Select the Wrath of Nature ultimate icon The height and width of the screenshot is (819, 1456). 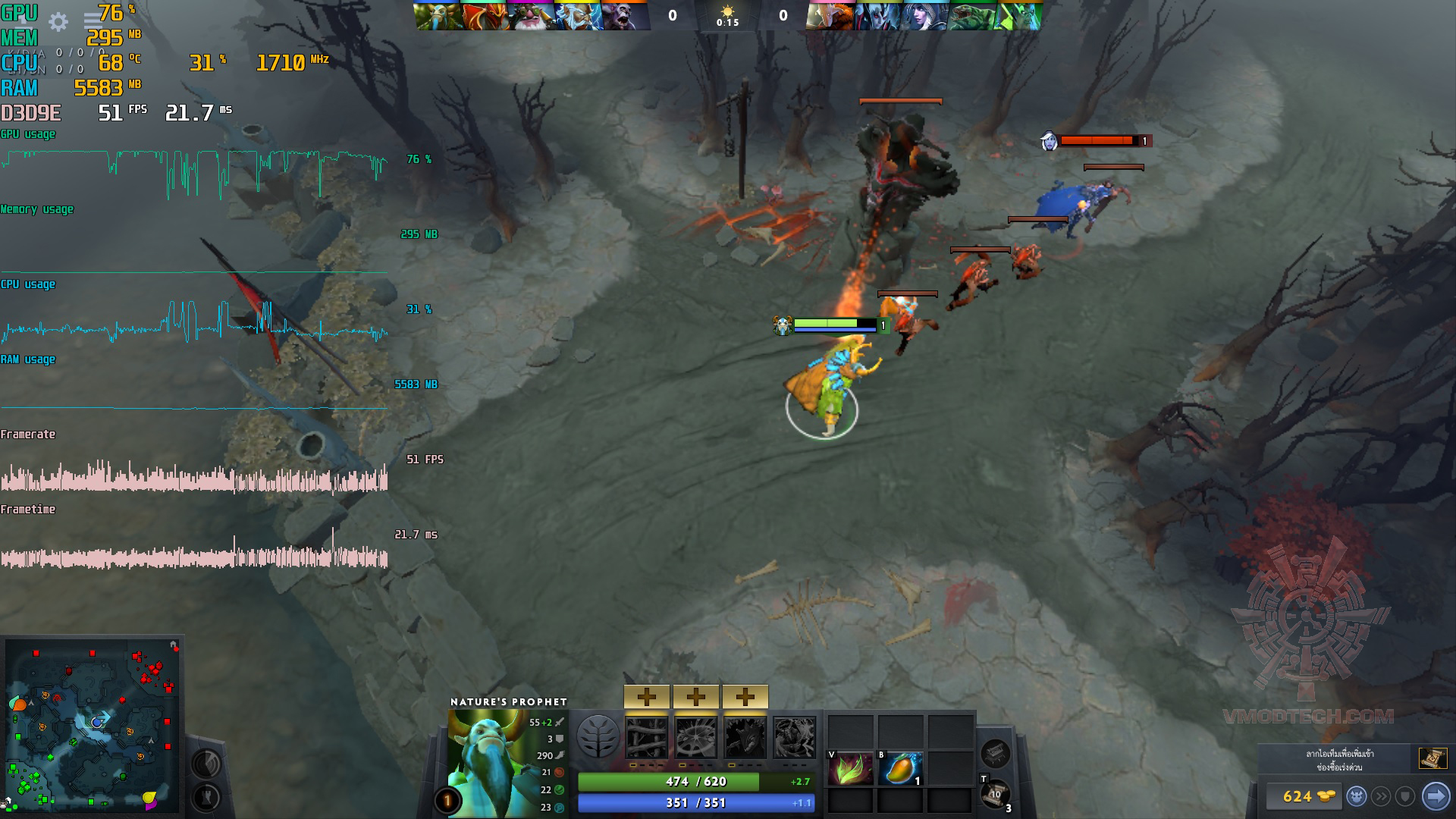click(794, 738)
